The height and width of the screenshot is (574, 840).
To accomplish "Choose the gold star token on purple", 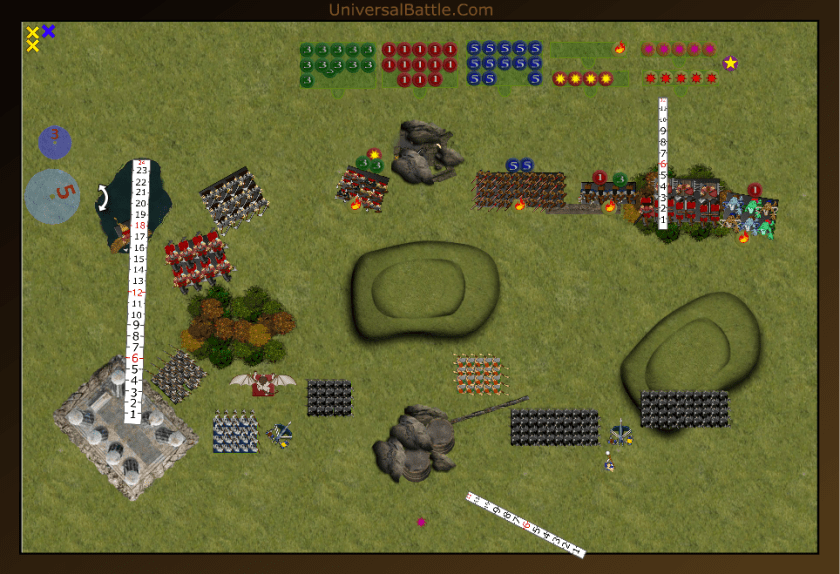I will pos(731,63).
